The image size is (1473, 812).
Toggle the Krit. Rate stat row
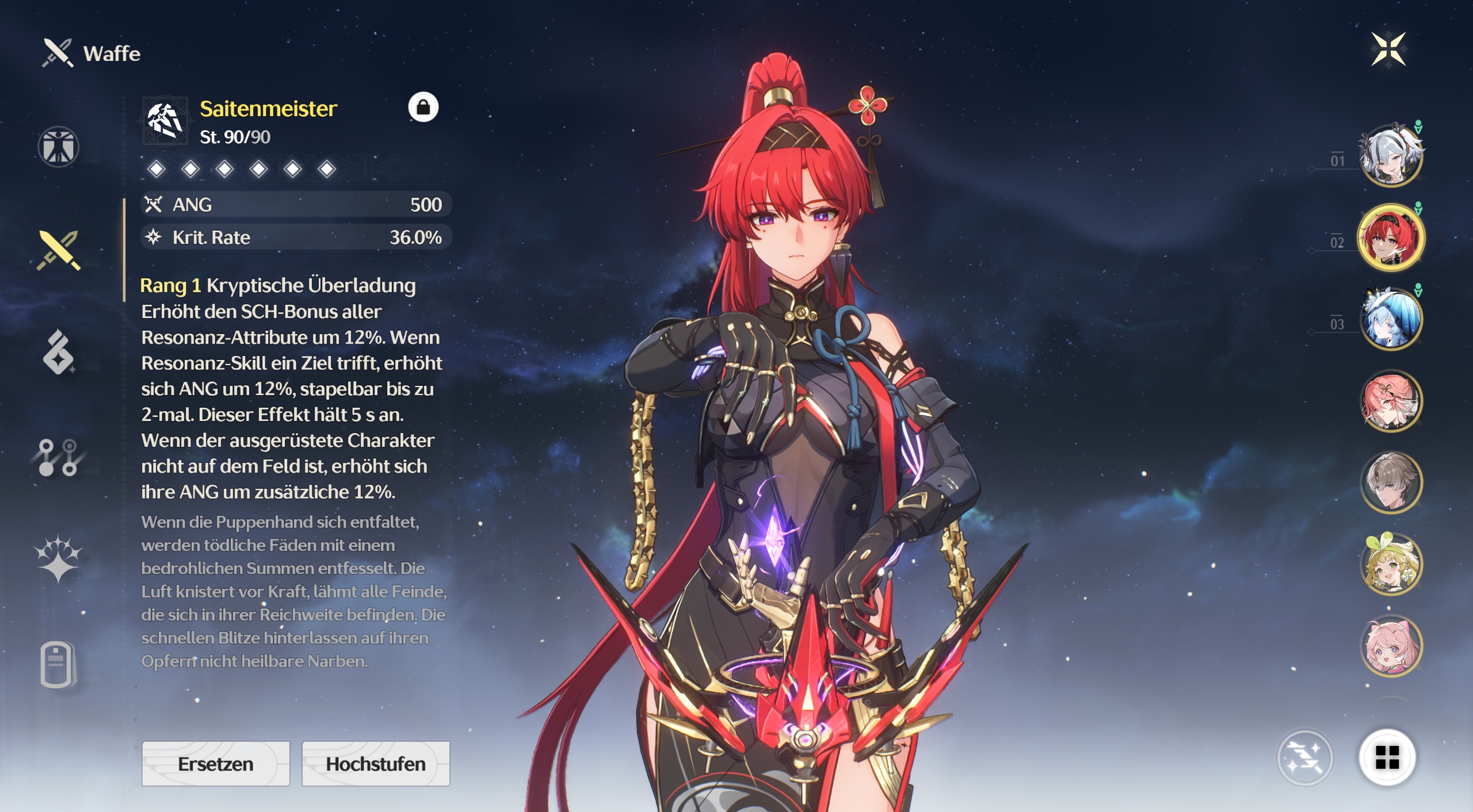click(x=295, y=237)
